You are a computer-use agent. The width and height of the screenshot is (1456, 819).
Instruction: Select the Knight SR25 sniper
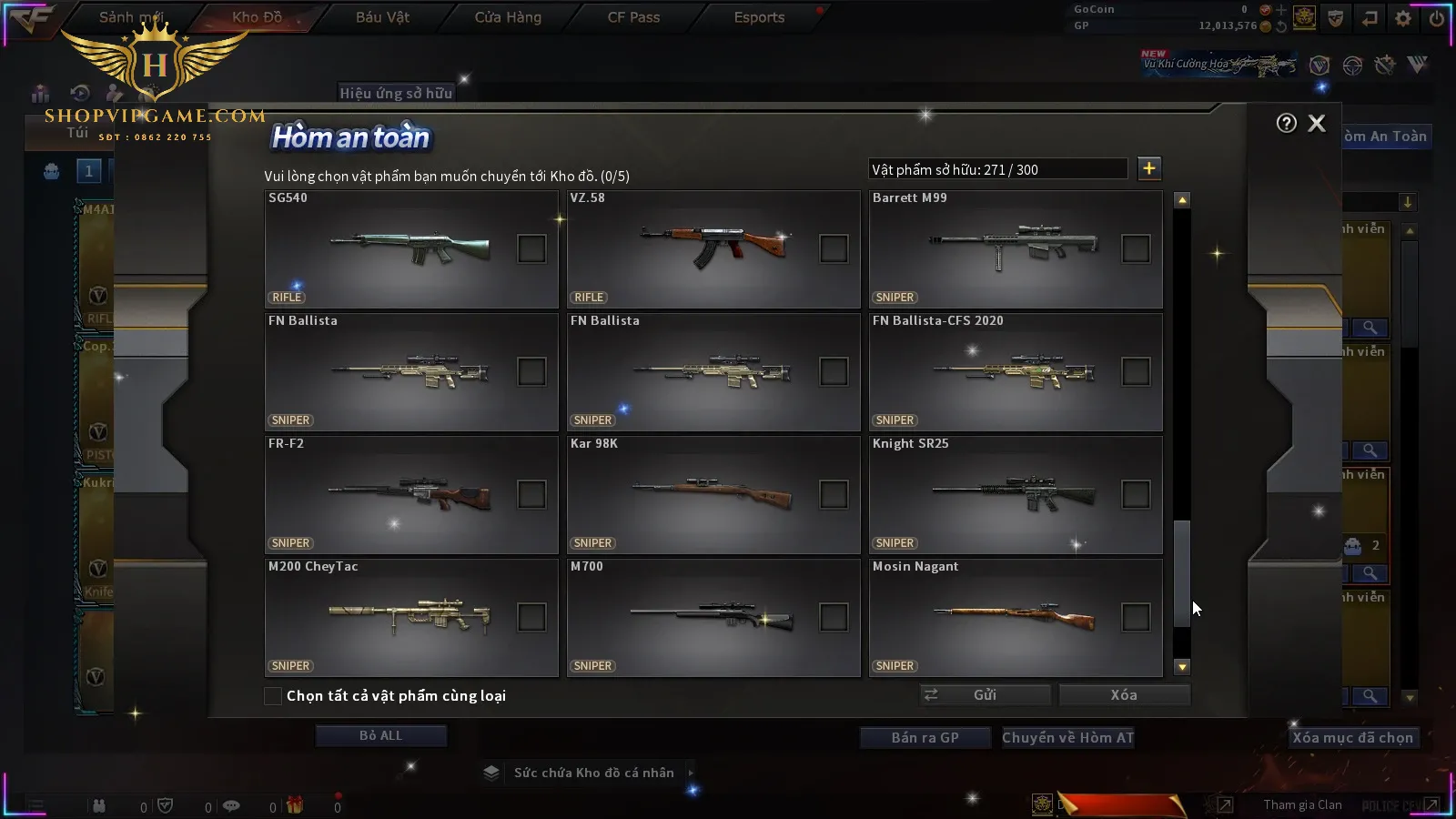pos(1136,494)
